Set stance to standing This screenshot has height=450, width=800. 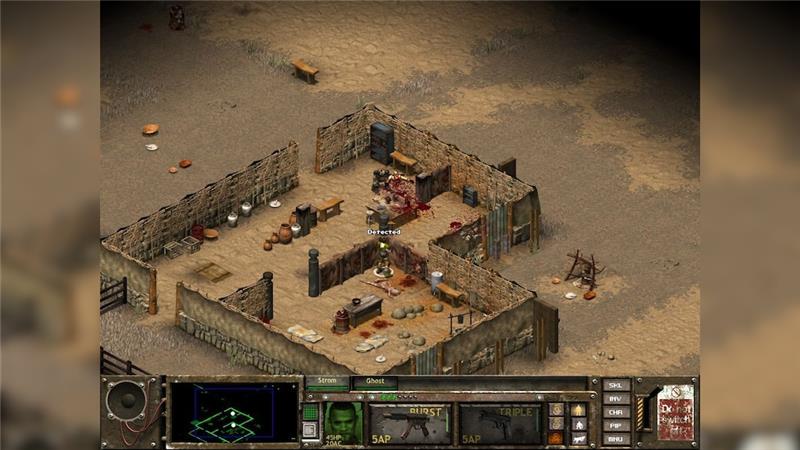pyautogui.click(x=579, y=409)
